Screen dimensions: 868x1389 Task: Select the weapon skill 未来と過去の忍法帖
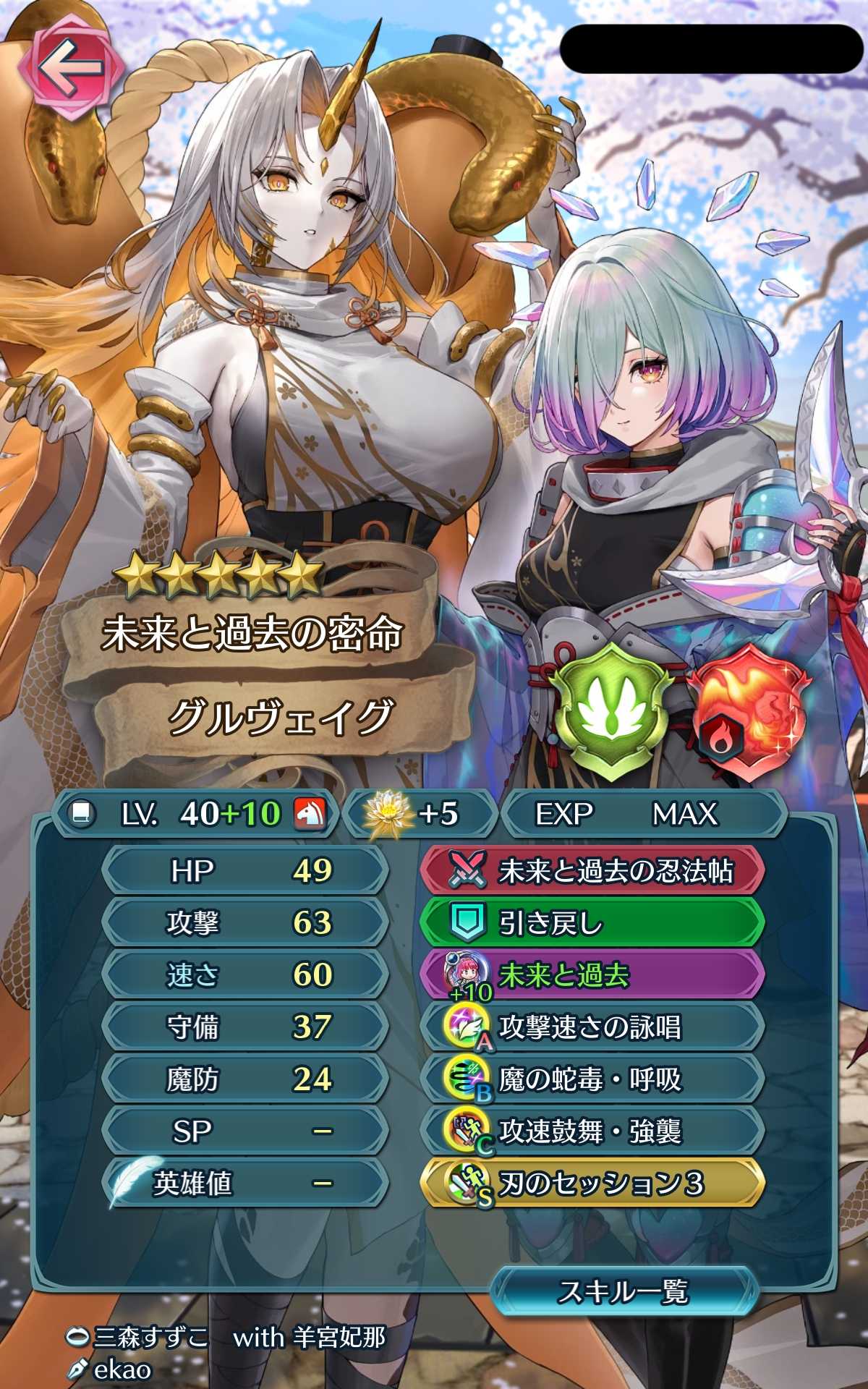coord(592,871)
